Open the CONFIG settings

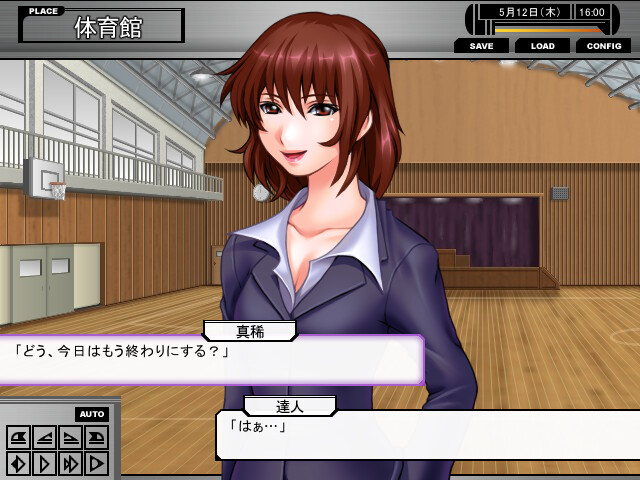(x=603, y=46)
